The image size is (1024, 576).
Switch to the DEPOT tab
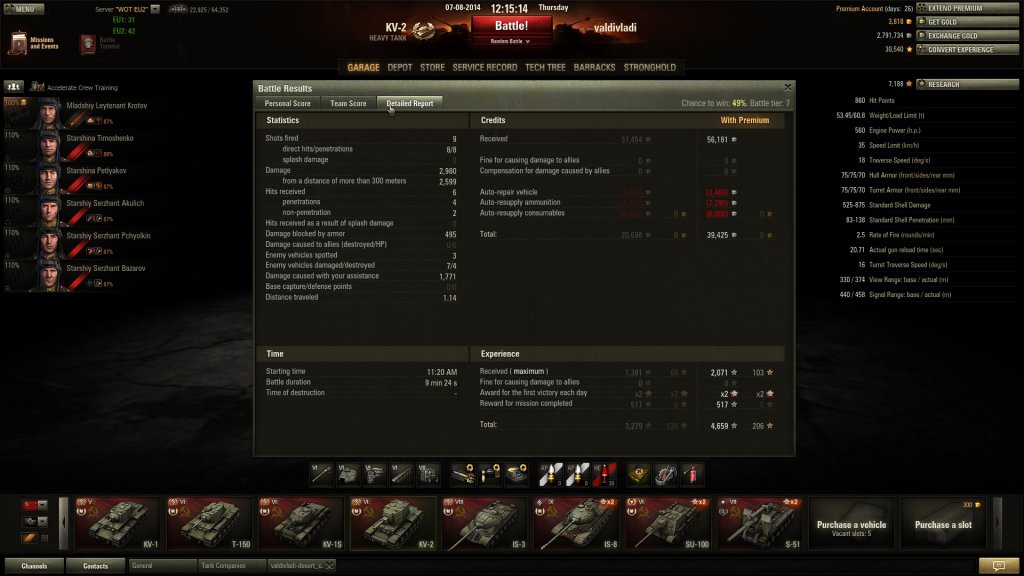click(x=400, y=68)
